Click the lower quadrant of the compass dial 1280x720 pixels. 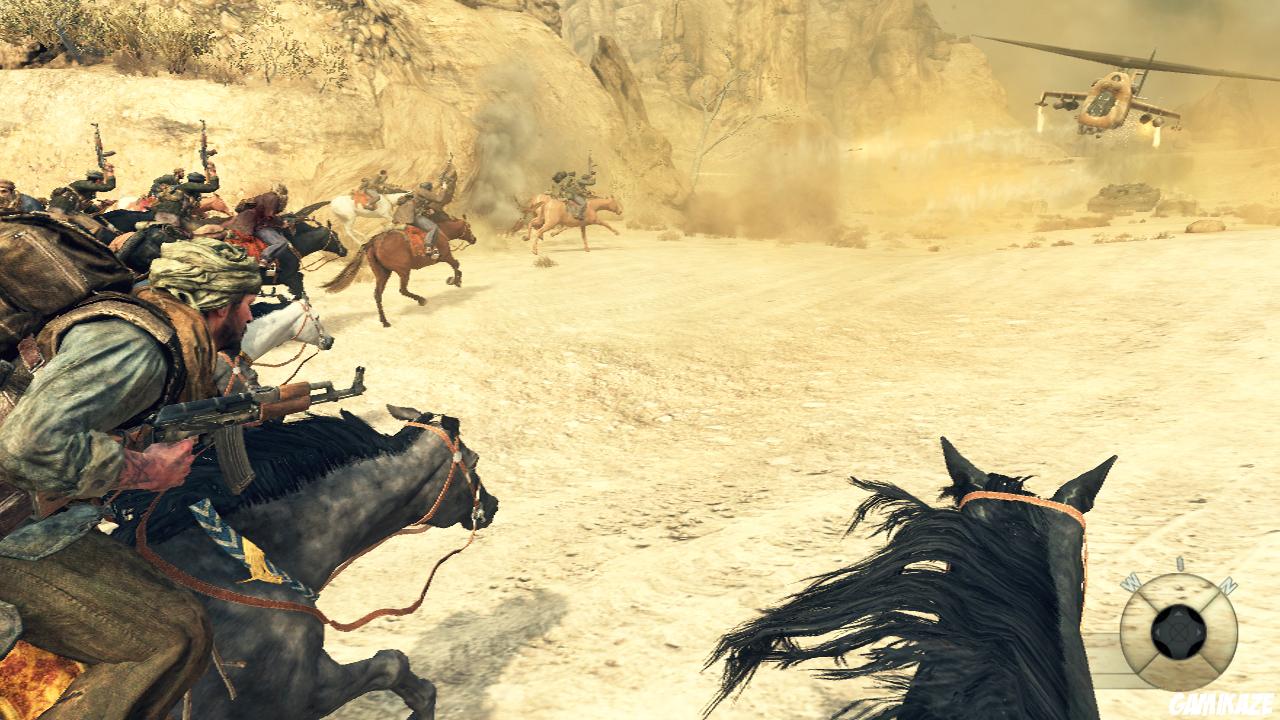tap(1178, 670)
